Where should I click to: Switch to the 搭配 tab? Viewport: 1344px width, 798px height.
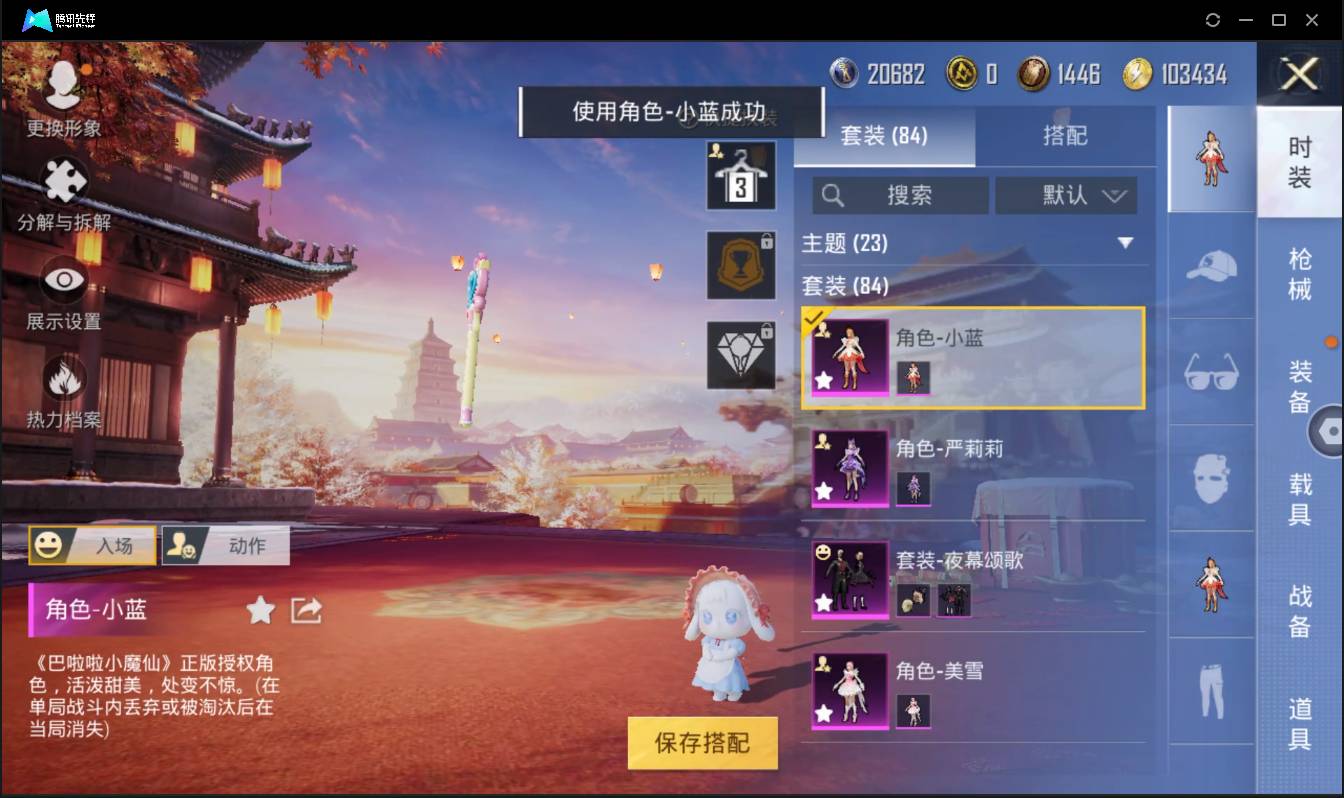click(x=1066, y=137)
